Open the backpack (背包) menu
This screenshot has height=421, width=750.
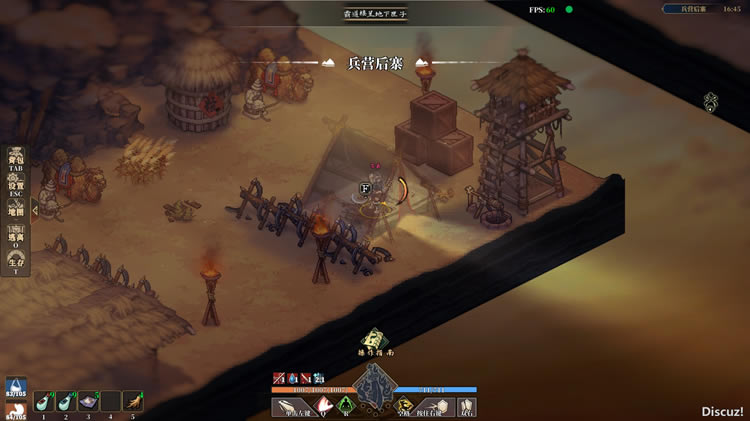pos(16,162)
